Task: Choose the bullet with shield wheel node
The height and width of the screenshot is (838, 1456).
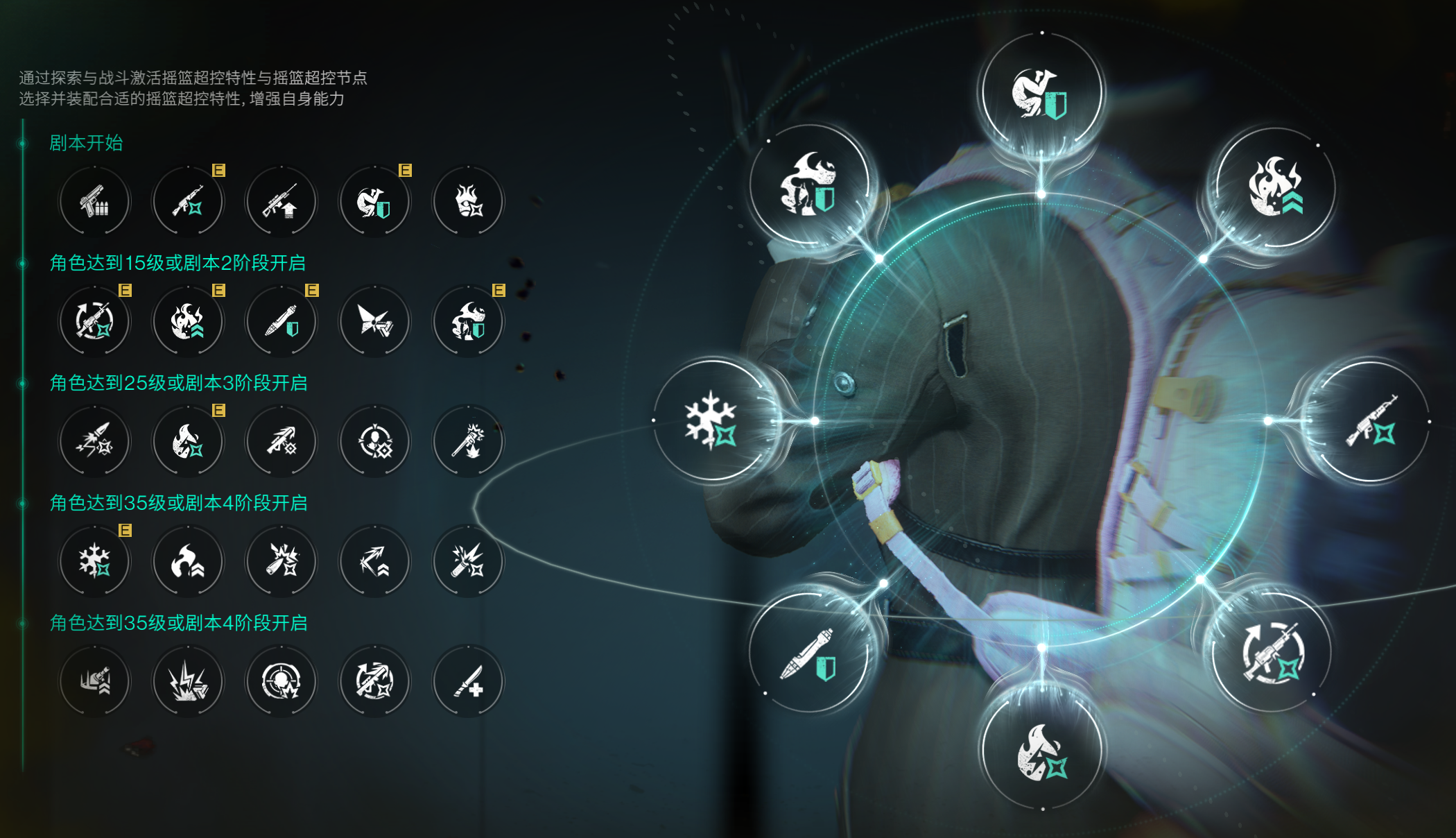Action: pyautogui.click(x=808, y=653)
